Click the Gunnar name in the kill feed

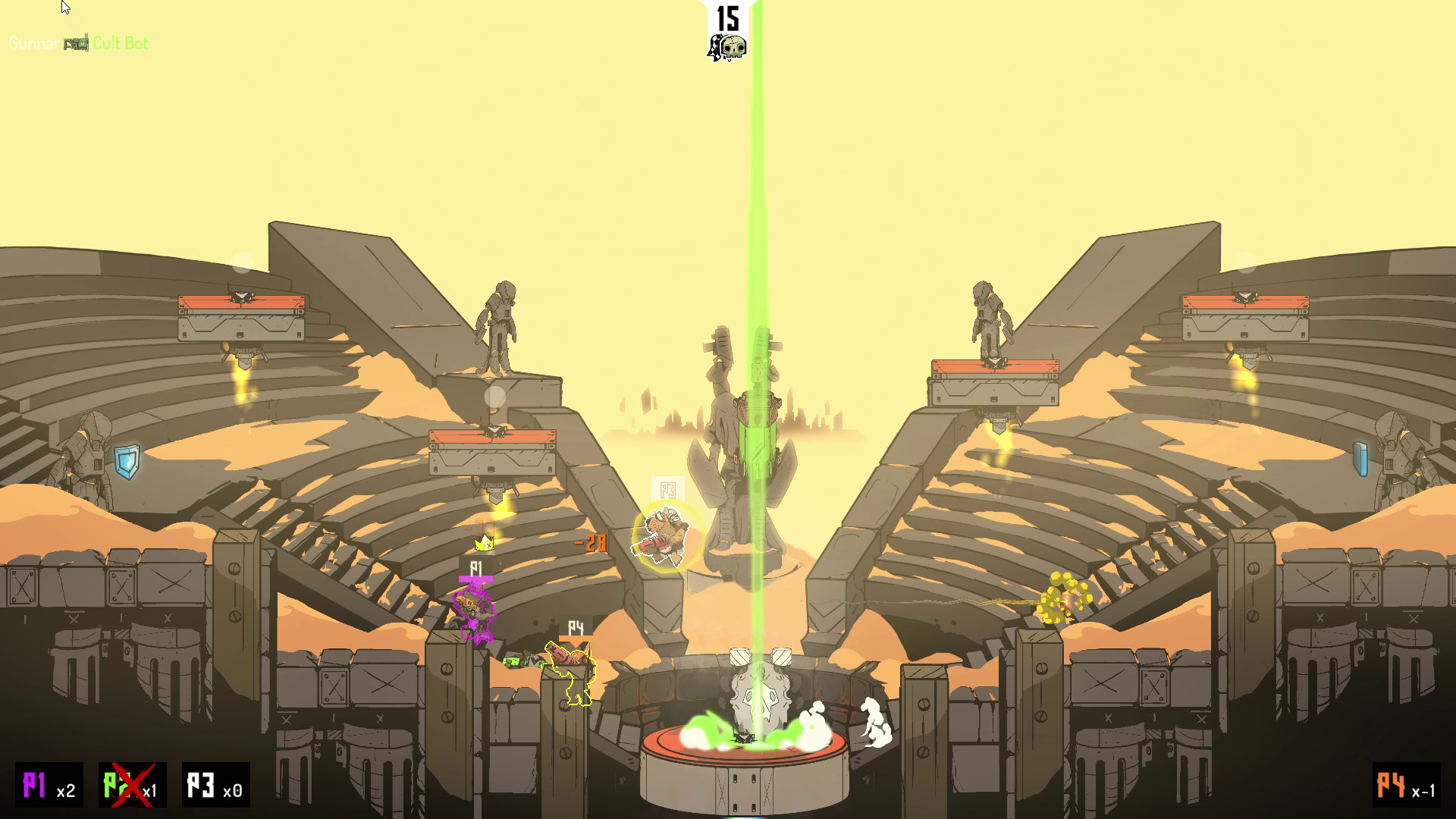pyautogui.click(x=34, y=43)
